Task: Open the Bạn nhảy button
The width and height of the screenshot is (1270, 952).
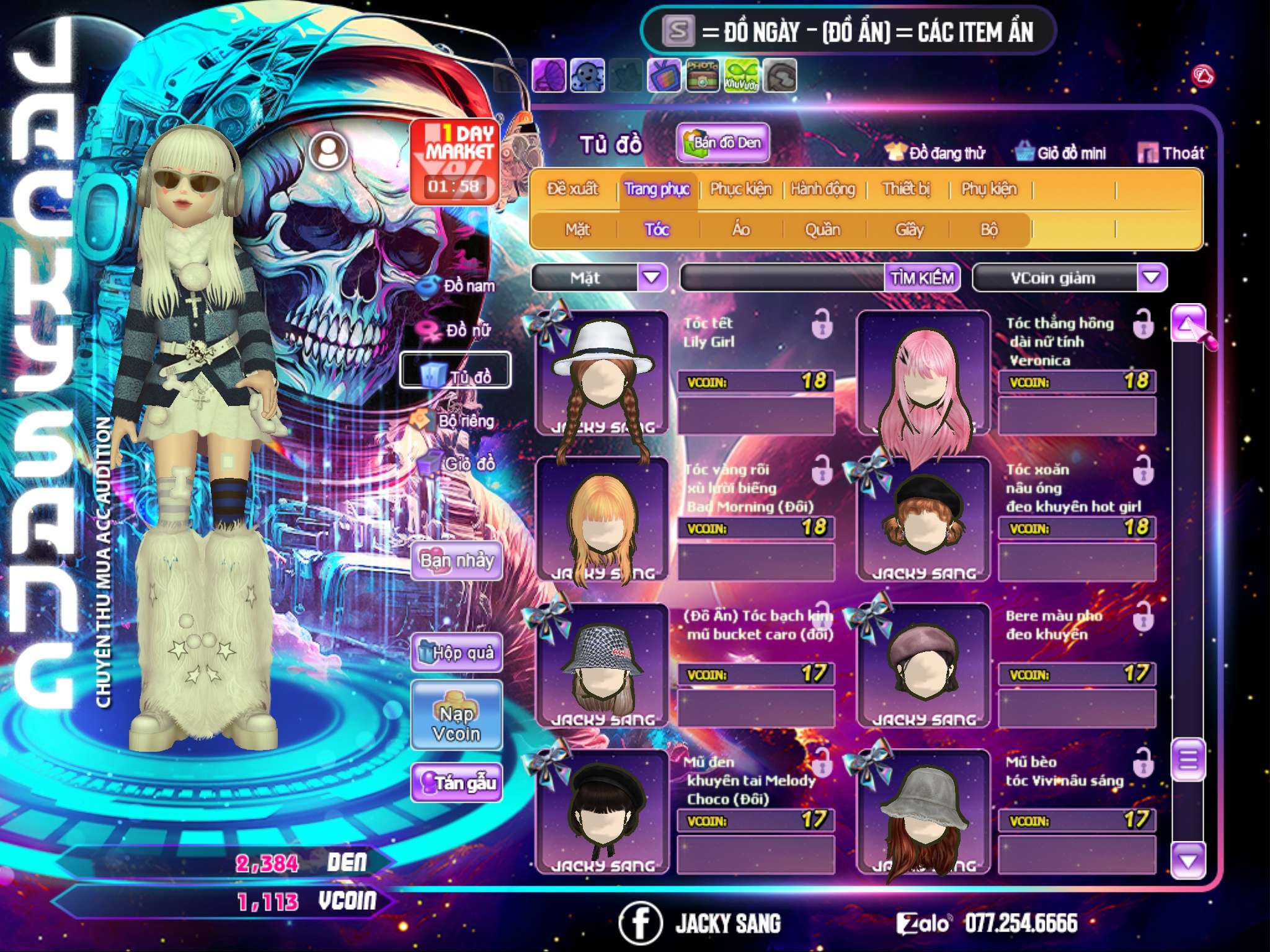Action: (456, 561)
